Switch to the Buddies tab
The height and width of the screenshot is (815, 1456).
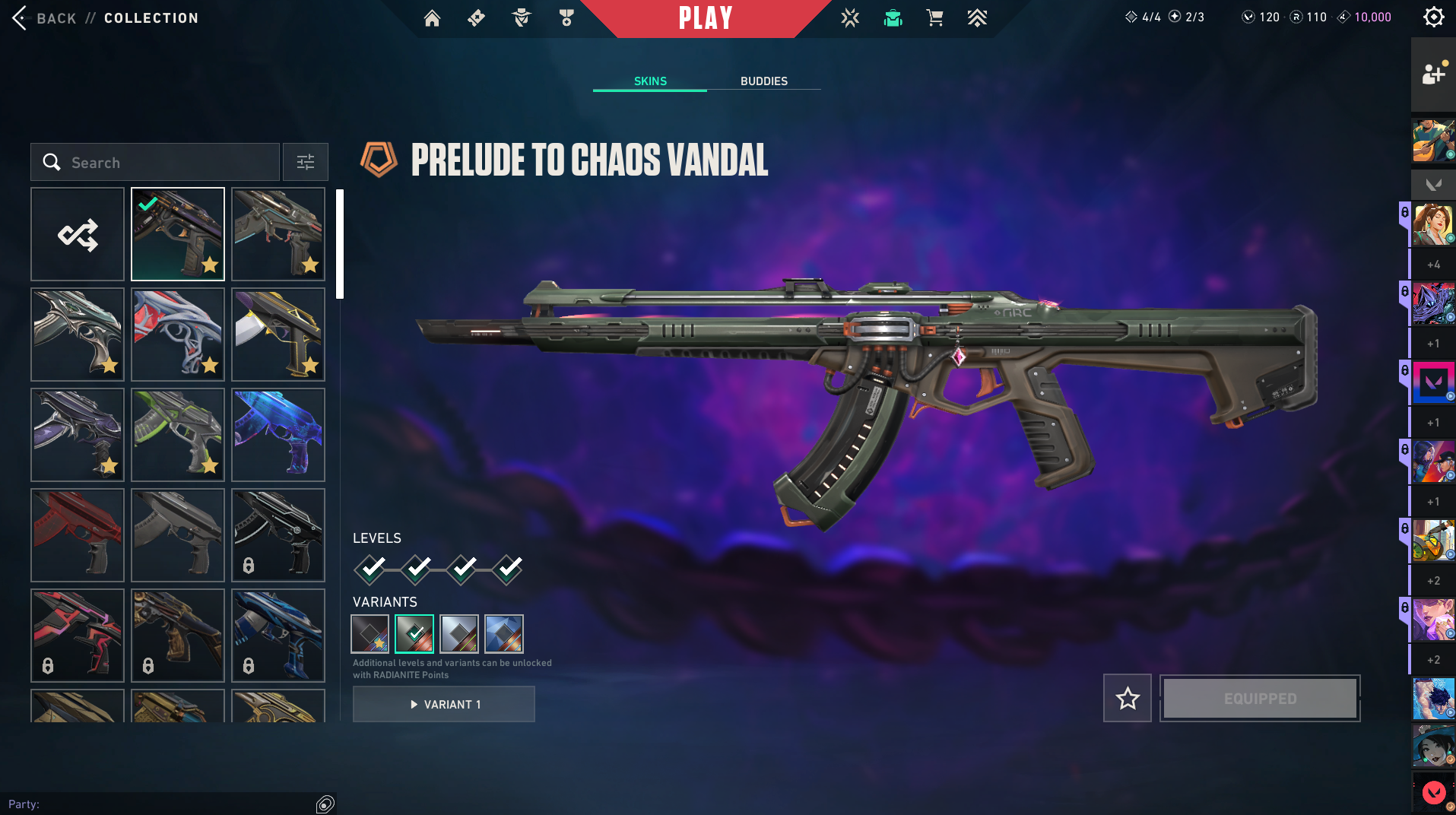click(x=763, y=81)
